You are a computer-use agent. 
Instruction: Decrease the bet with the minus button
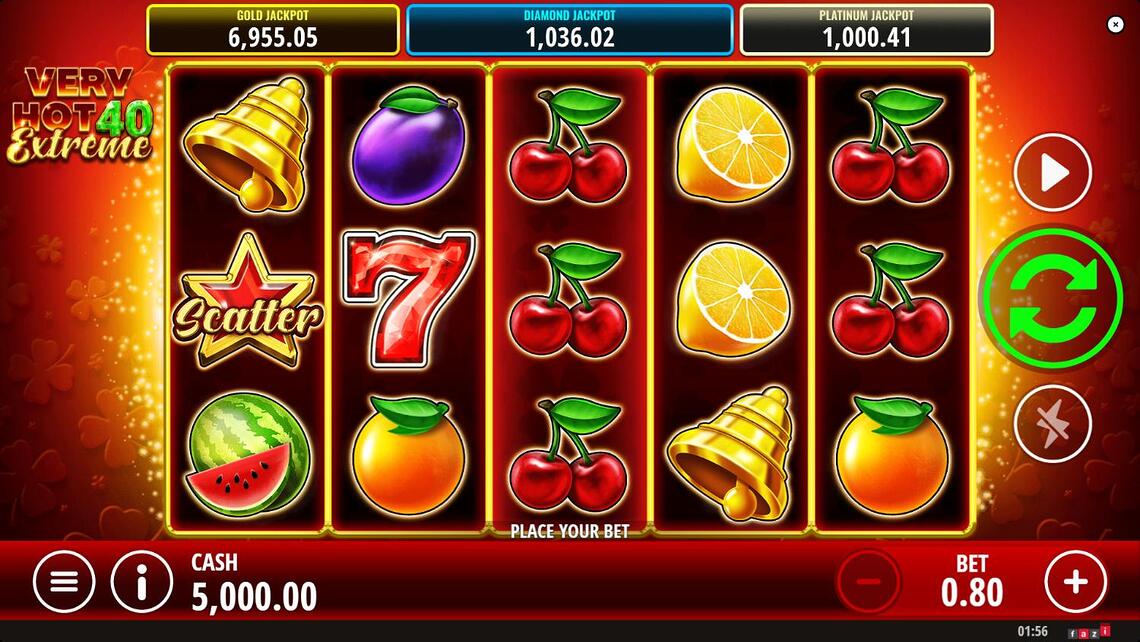coord(868,580)
